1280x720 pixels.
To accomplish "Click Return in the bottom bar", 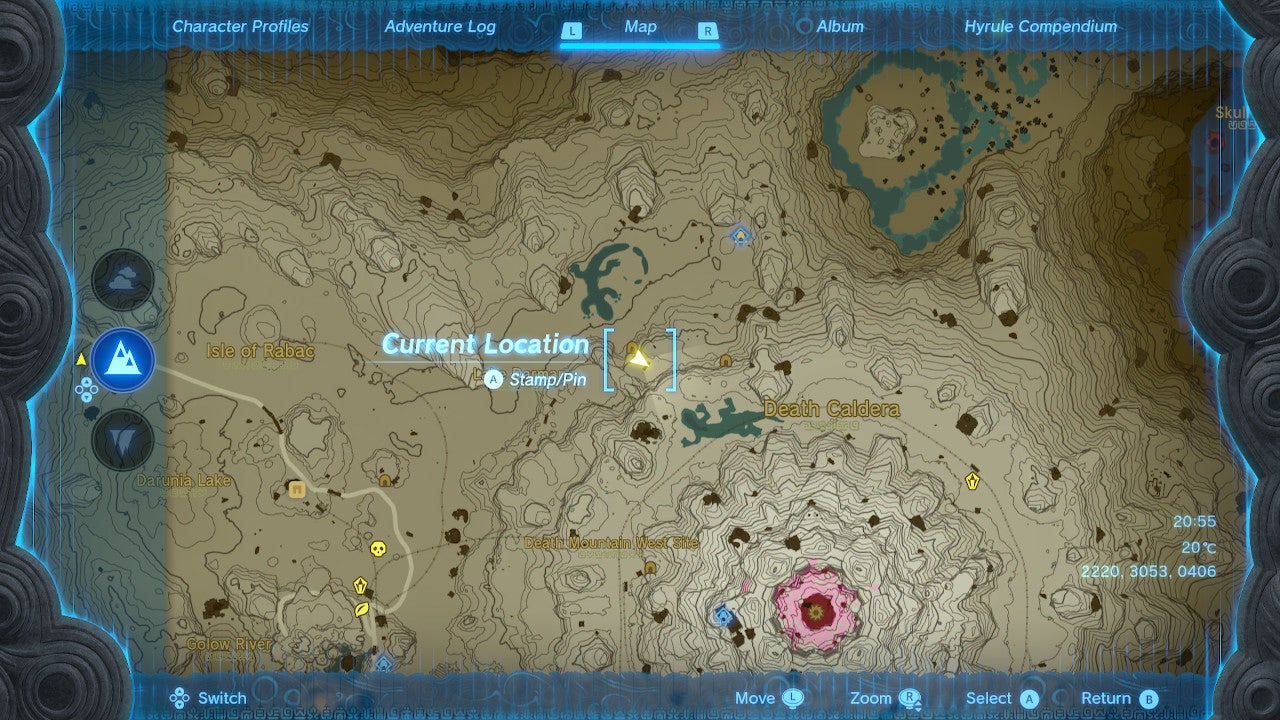I will tap(1110, 697).
